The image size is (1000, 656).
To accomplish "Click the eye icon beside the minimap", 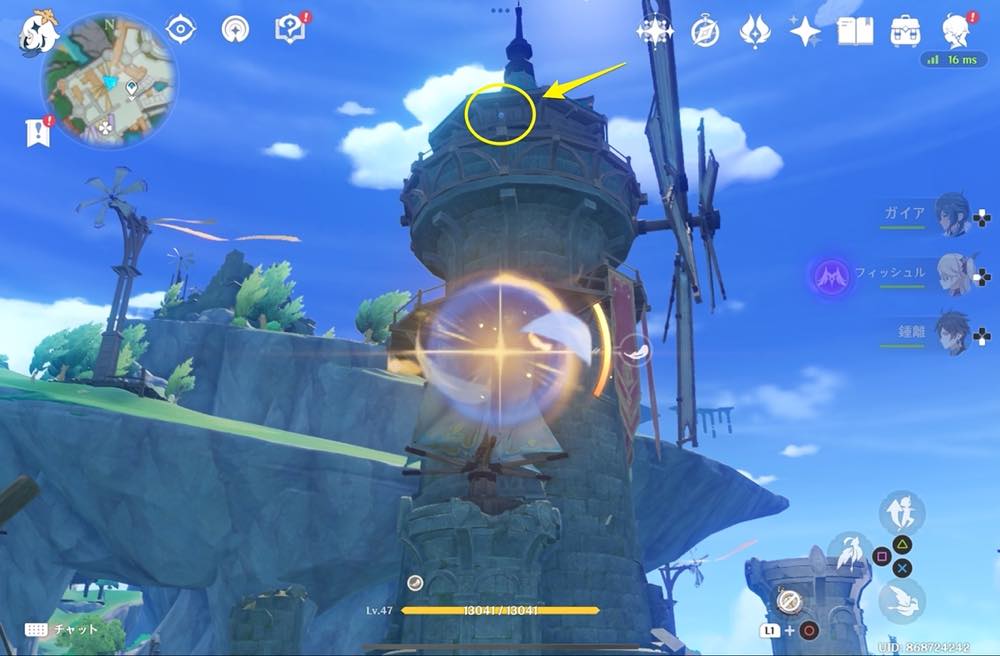I will (181, 30).
